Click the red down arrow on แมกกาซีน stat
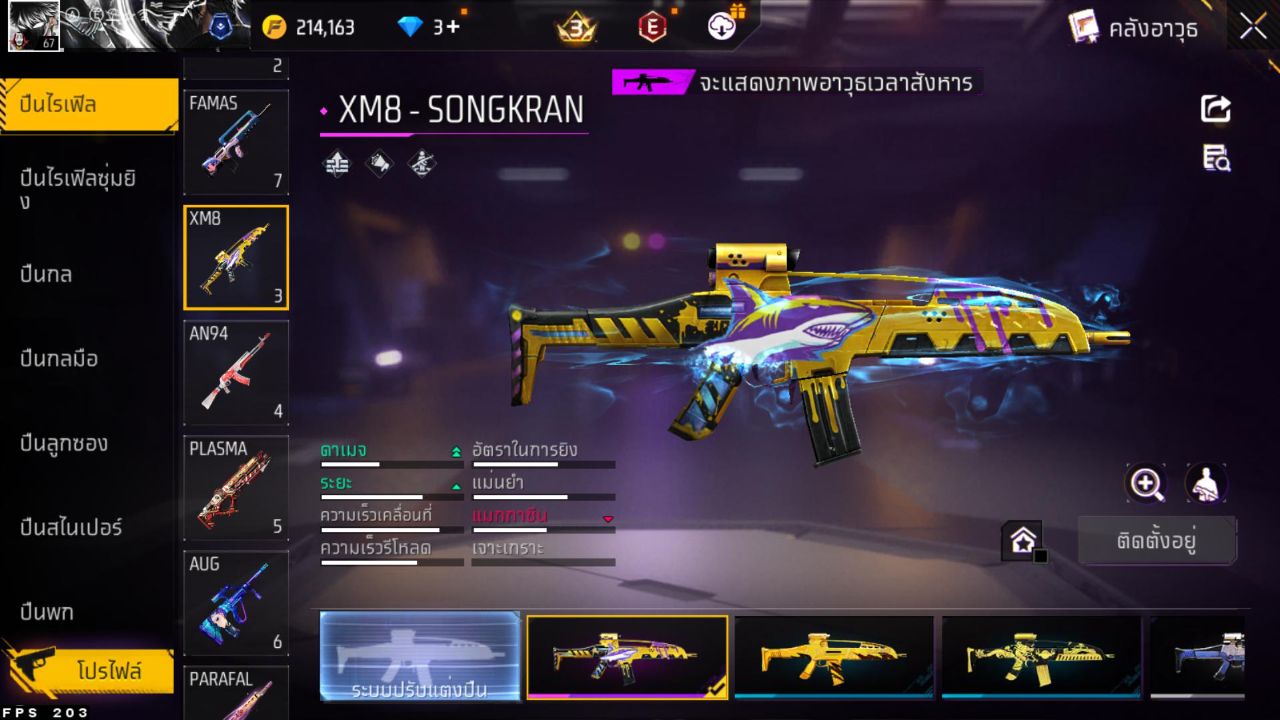The image size is (1280, 720). tap(610, 519)
